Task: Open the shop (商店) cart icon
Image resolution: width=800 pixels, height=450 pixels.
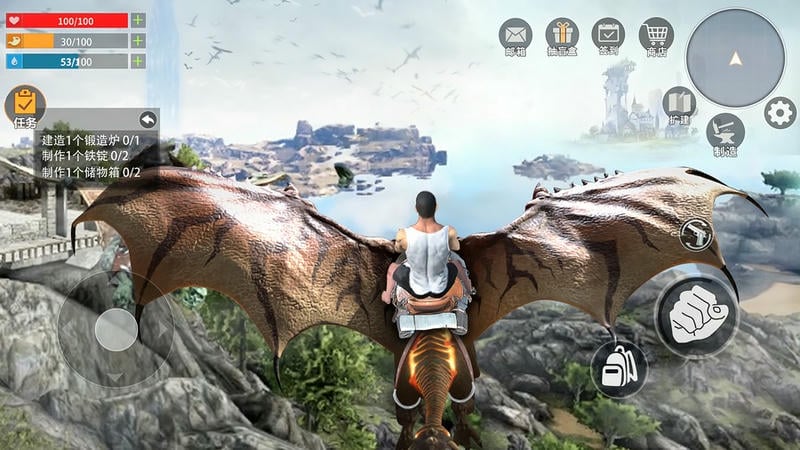Action: 655,35
